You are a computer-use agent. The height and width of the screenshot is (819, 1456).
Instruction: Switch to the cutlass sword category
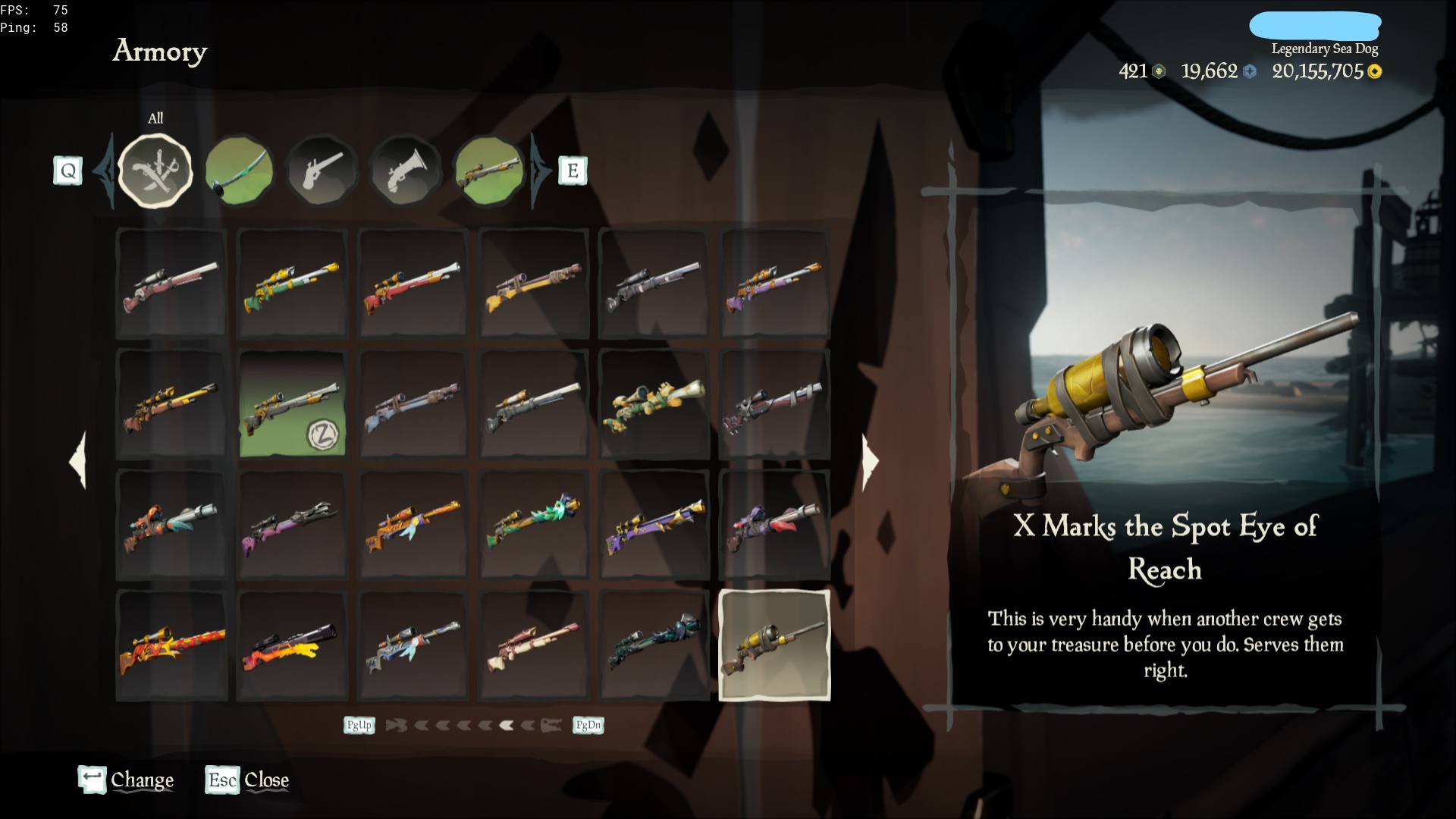pos(239,171)
